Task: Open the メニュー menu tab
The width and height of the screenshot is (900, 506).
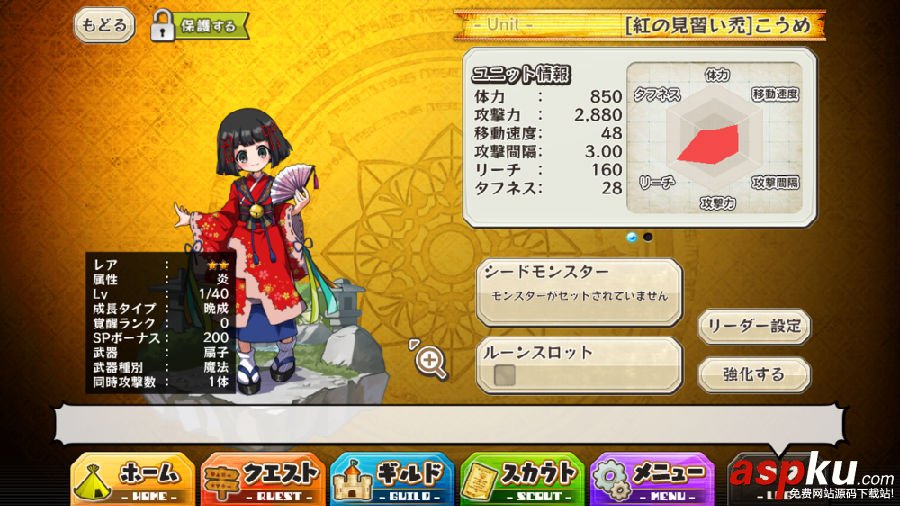Action: pyautogui.click(x=653, y=478)
